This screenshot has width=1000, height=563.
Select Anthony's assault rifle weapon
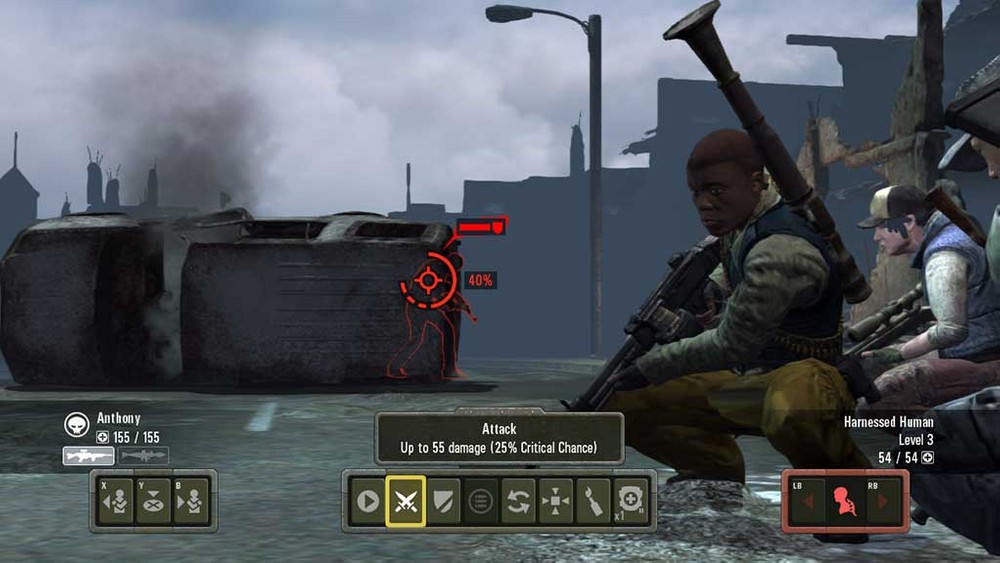[x=88, y=456]
